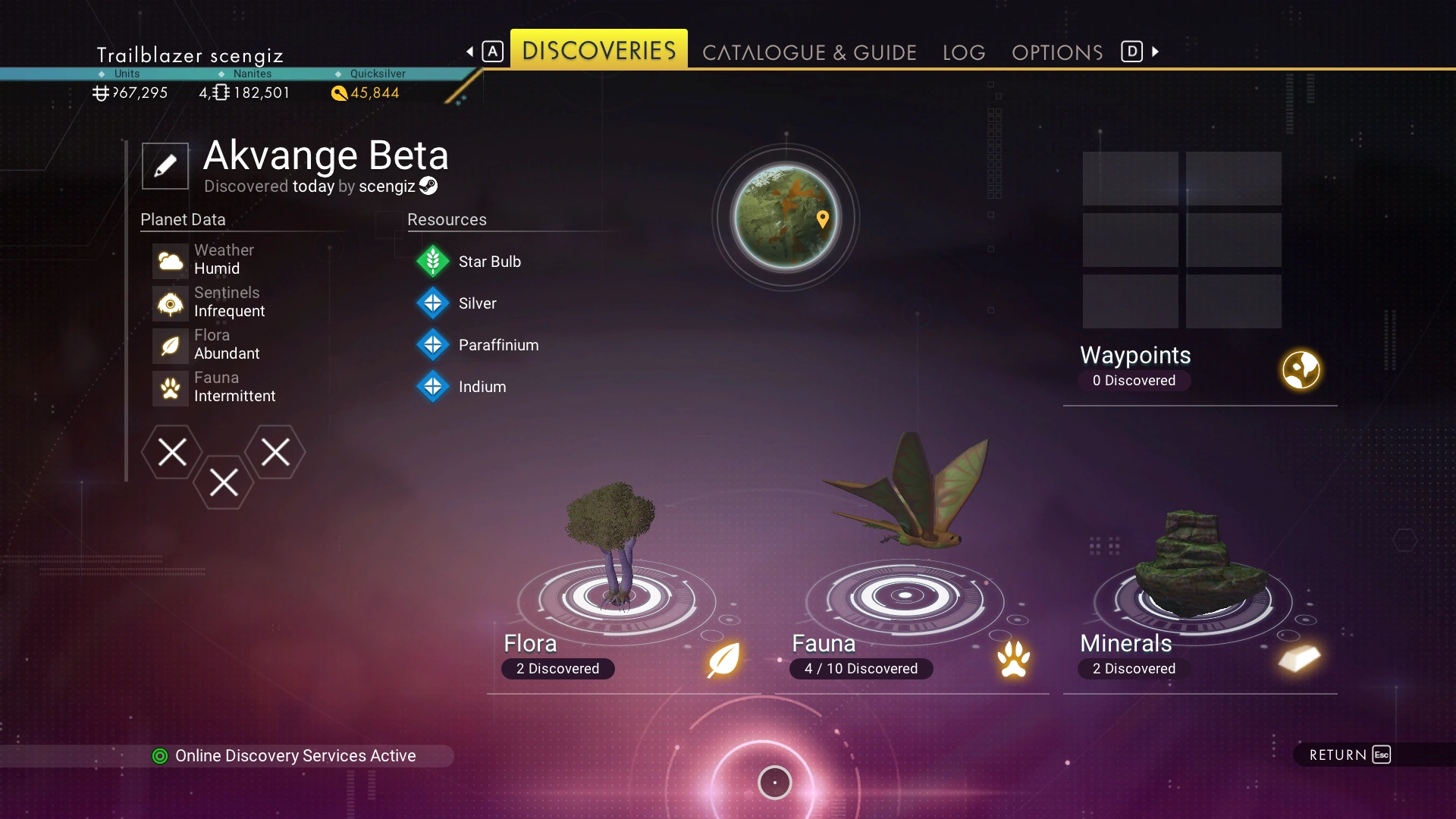This screenshot has width=1456, height=819.
Task: Click the Akvange Beta planet globe
Action: pyautogui.click(x=786, y=218)
